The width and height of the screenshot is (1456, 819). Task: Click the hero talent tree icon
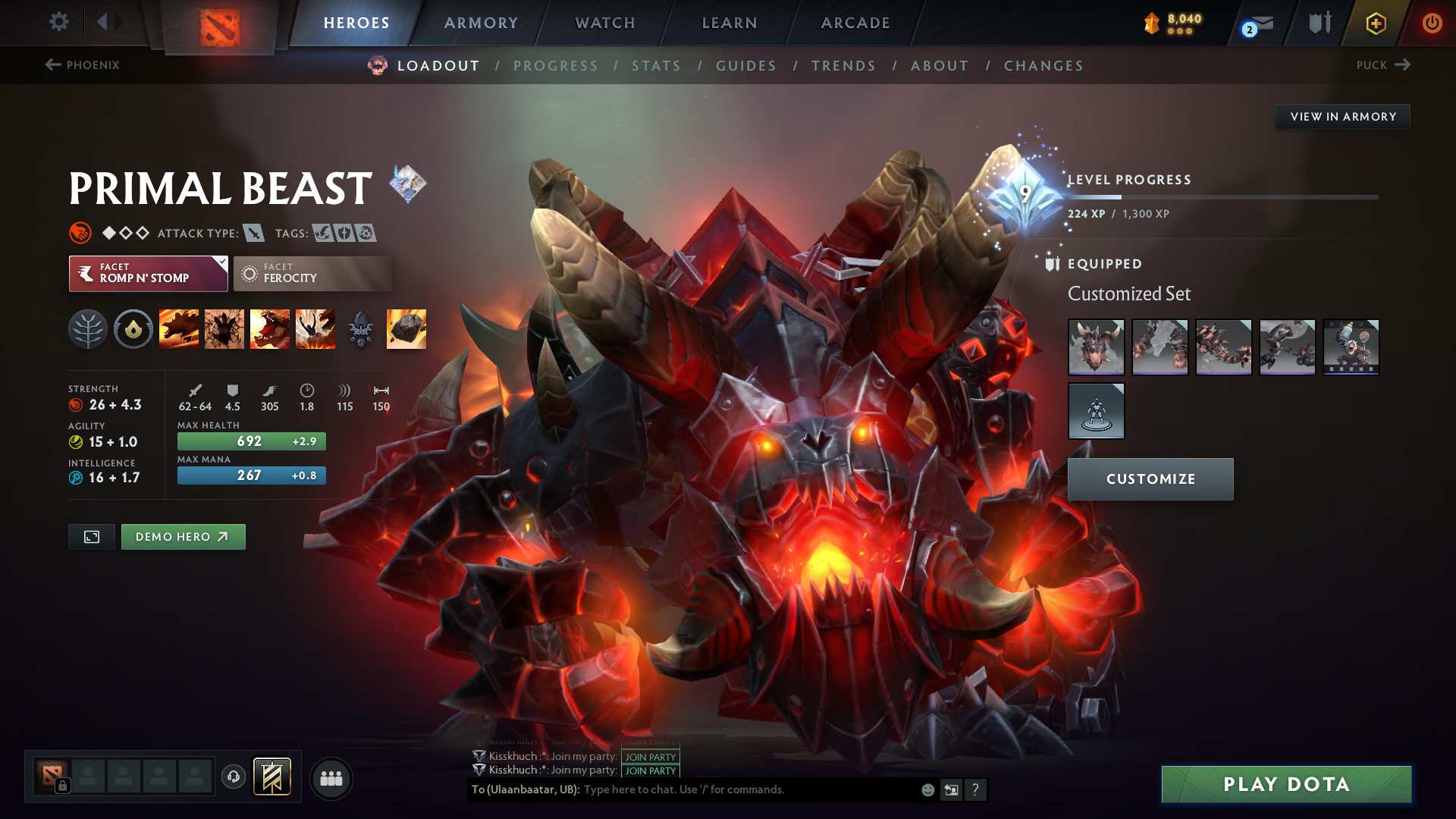pyautogui.click(x=88, y=328)
